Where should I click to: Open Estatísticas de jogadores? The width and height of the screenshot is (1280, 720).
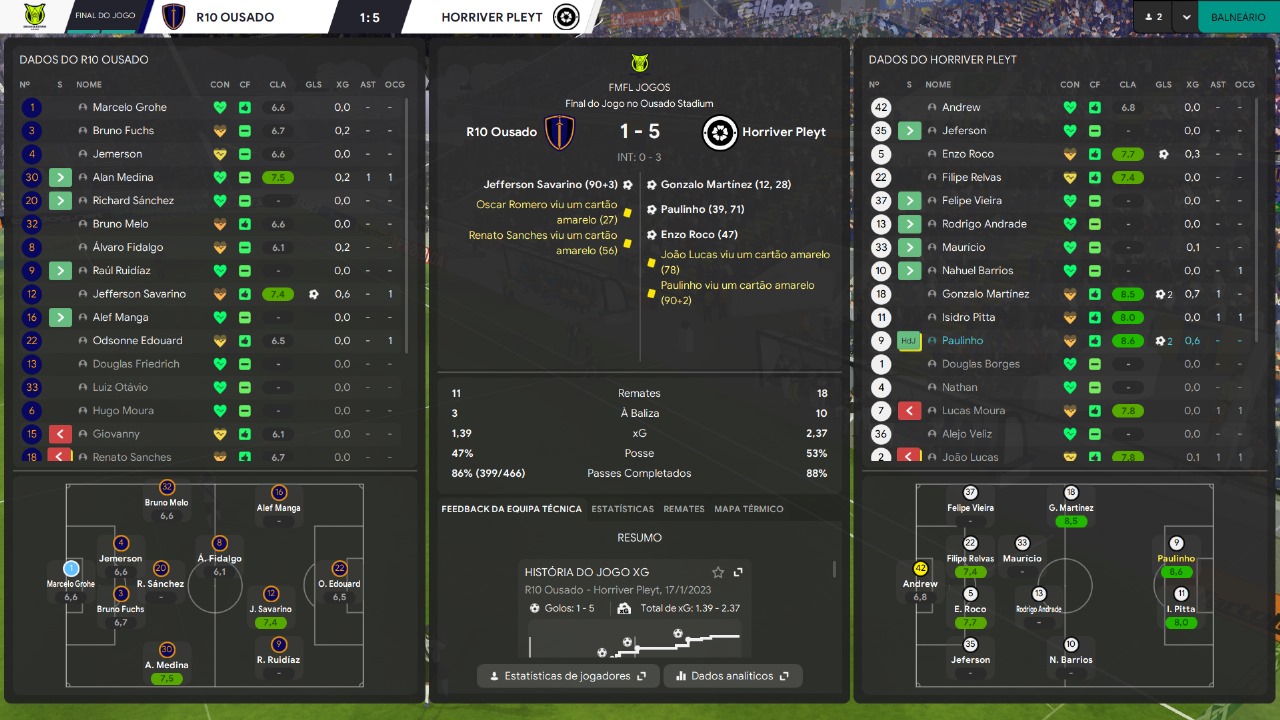[x=568, y=676]
